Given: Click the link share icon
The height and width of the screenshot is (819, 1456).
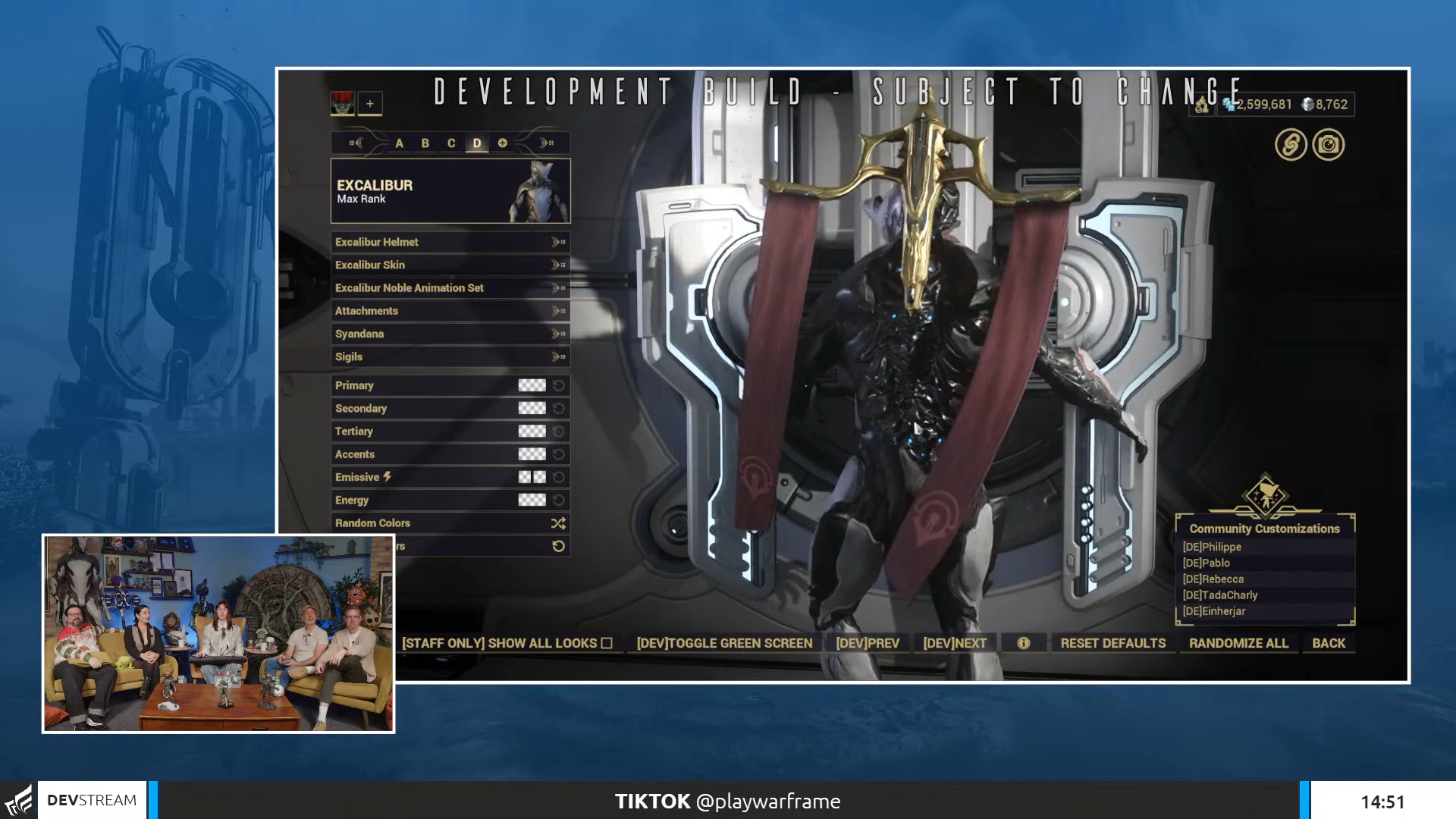Looking at the screenshot, I should [x=1290, y=143].
